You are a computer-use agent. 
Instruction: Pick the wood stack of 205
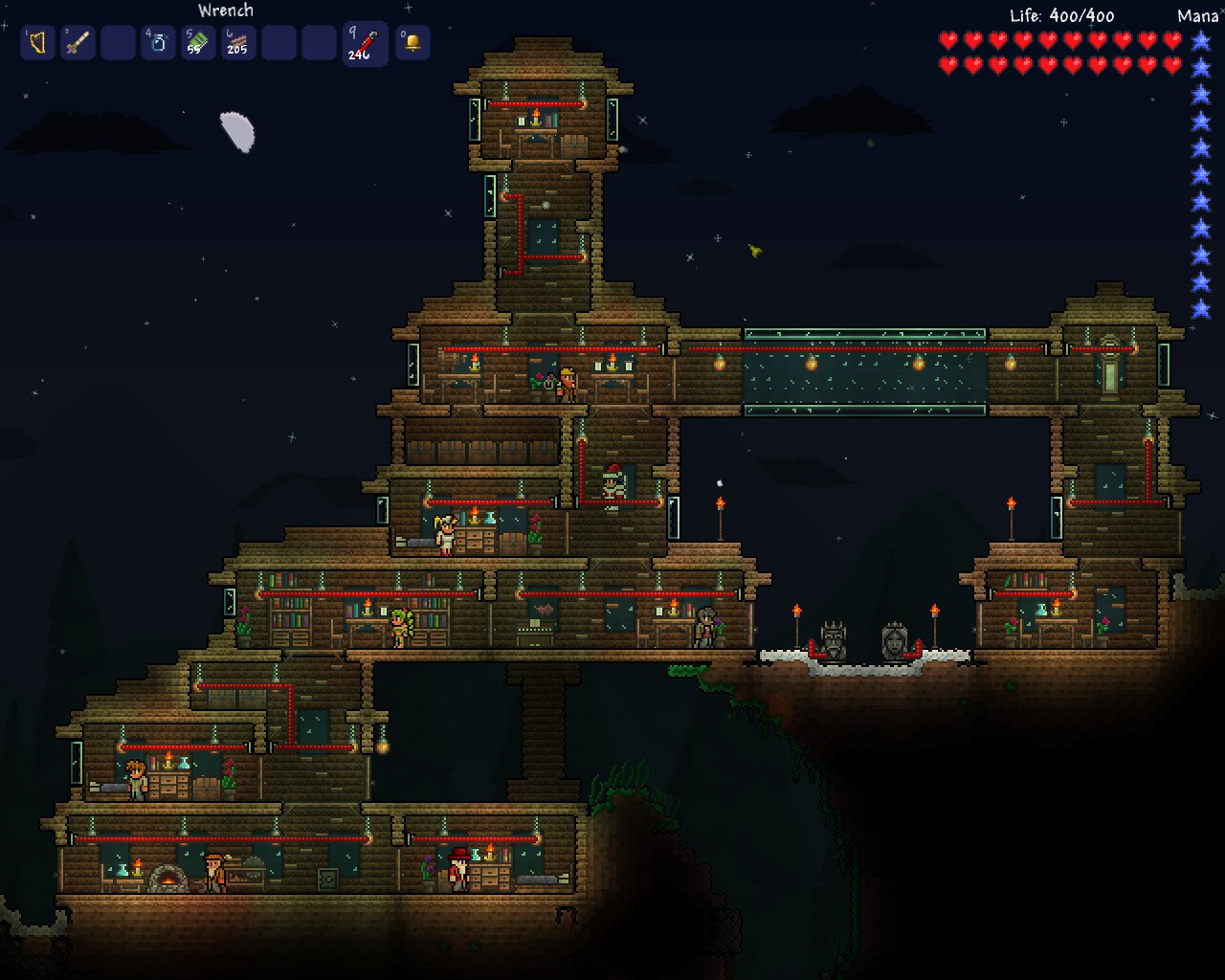[238, 43]
